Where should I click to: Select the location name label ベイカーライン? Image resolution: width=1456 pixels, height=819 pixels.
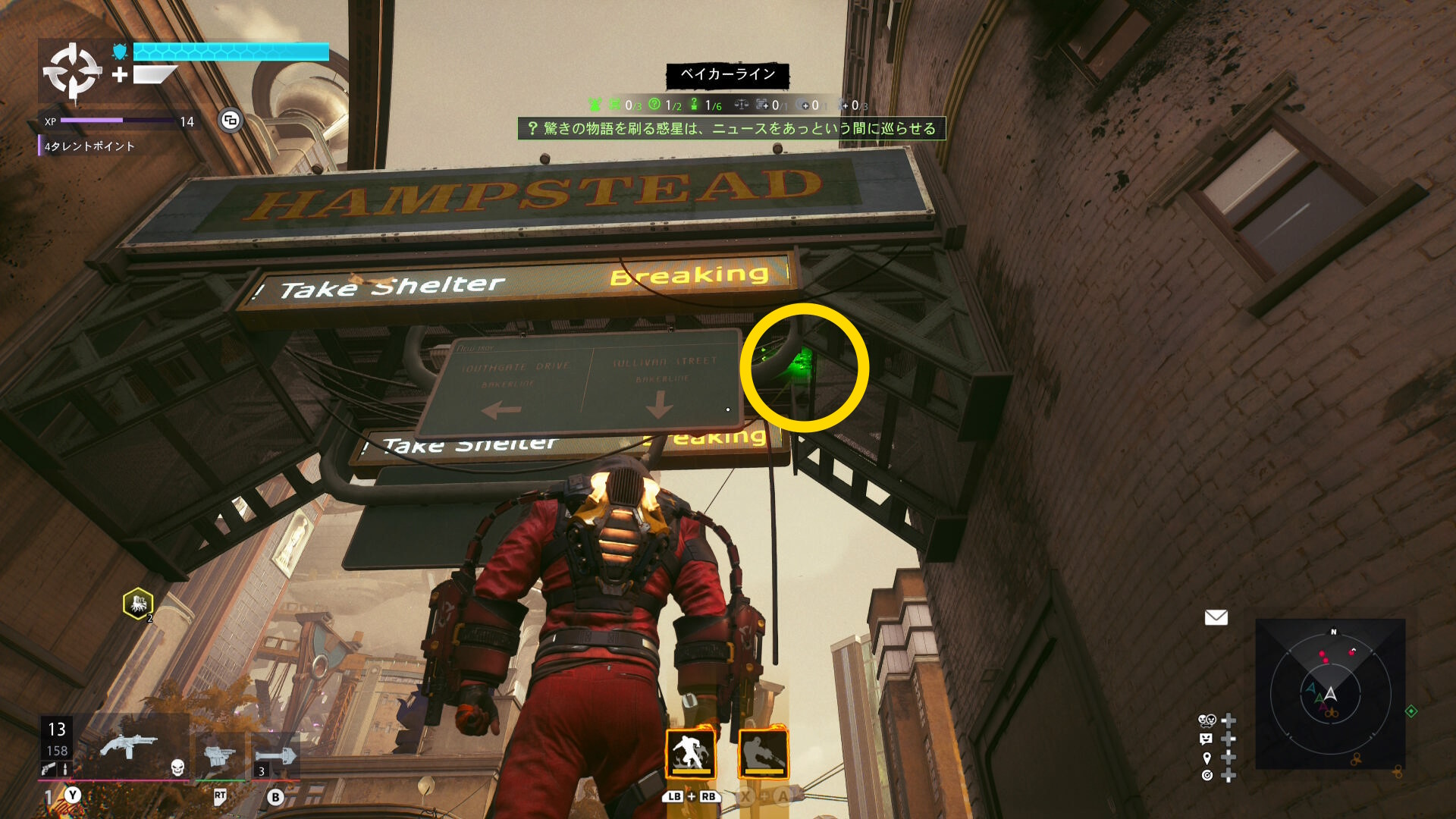pyautogui.click(x=727, y=74)
